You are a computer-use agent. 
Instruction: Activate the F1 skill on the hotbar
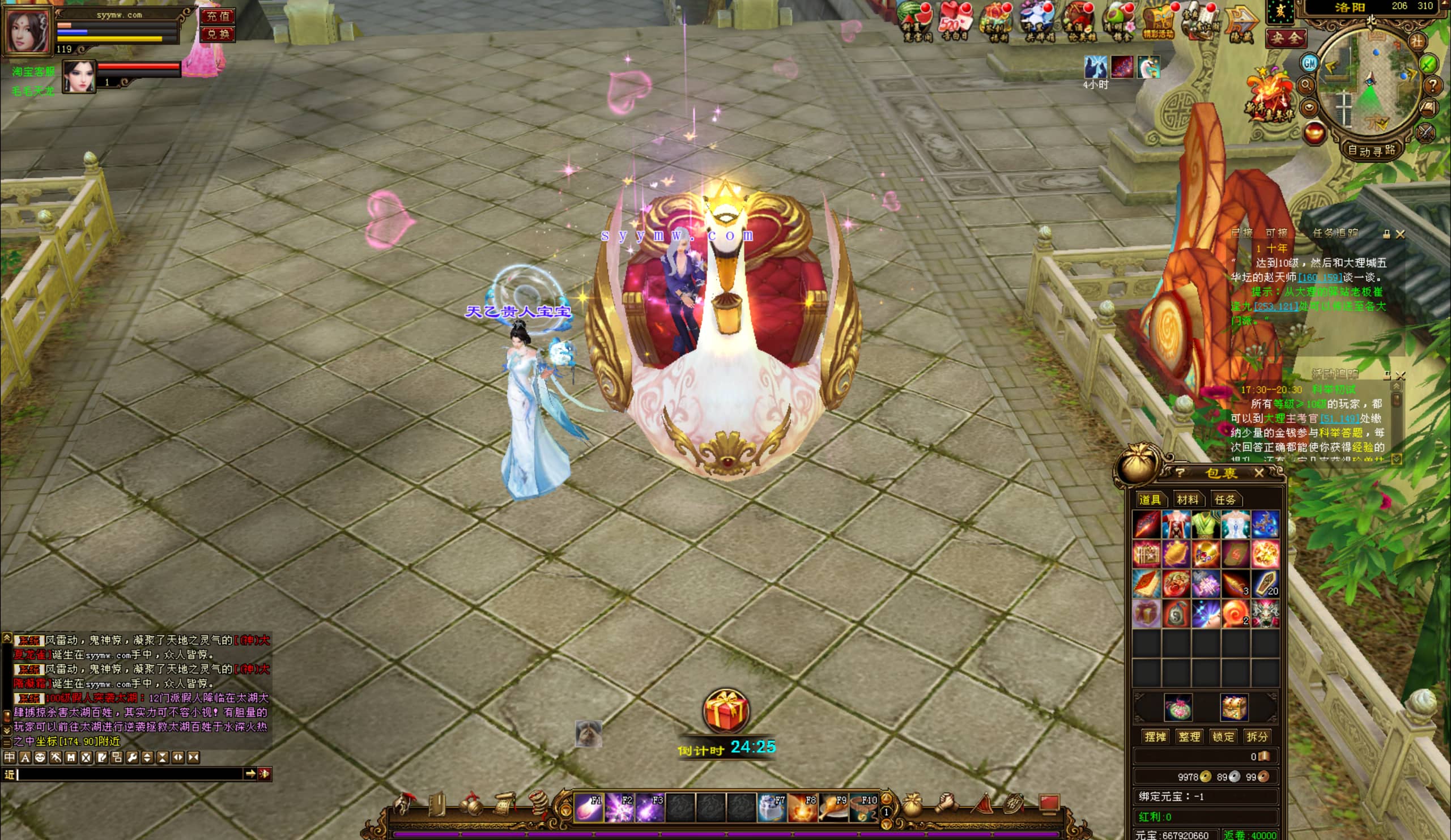point(589,807)
